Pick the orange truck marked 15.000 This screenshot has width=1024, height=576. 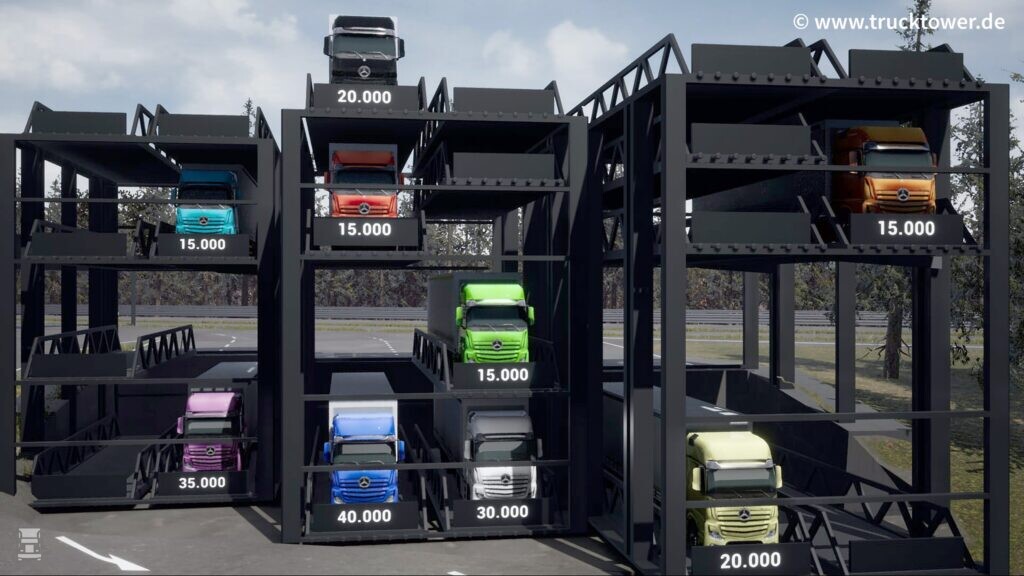(885, 171)
